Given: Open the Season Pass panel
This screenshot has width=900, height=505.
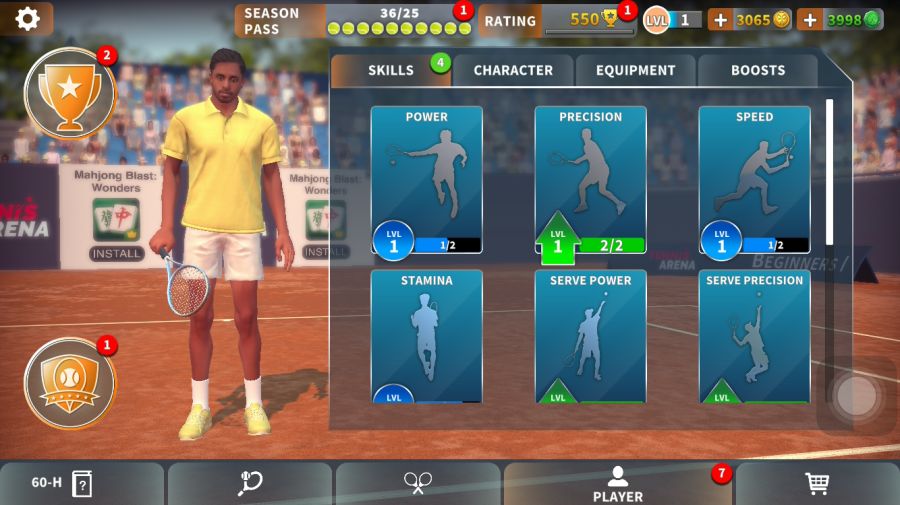Looking at the screenshot, I should click(x=352, y=20).
